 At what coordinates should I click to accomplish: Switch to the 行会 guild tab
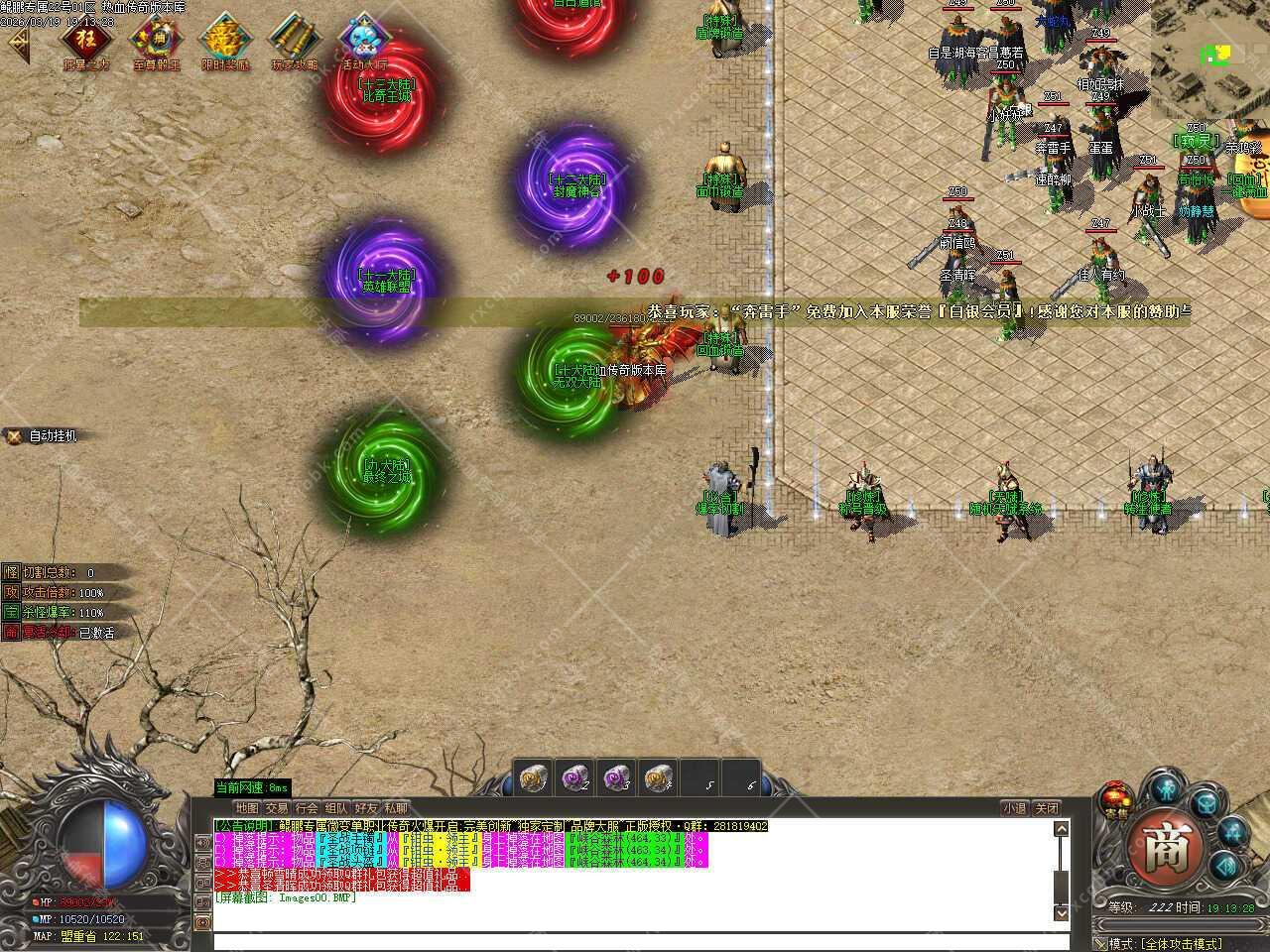point(307,808)
